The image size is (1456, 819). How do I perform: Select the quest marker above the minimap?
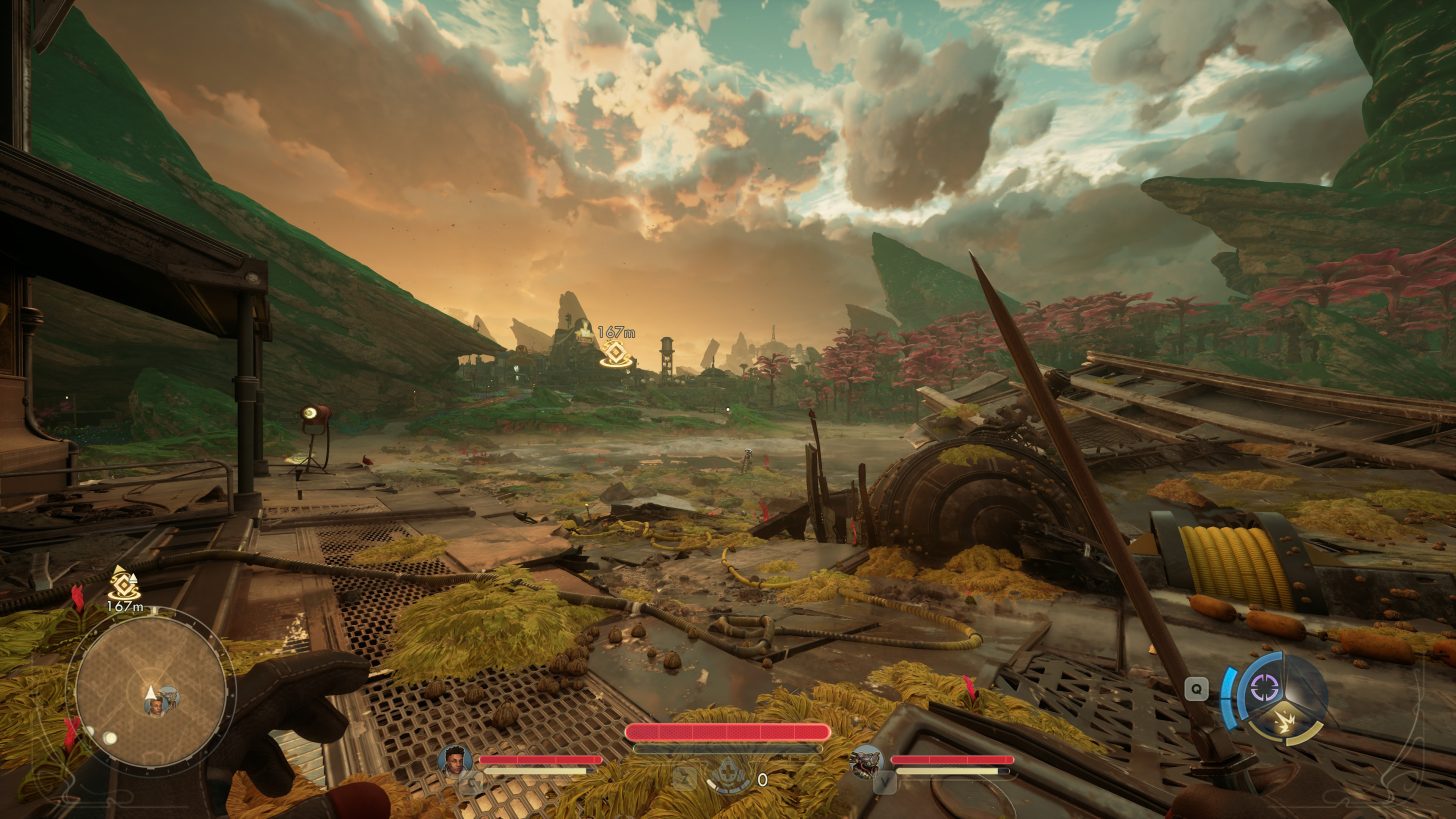(x=123, y=582)
